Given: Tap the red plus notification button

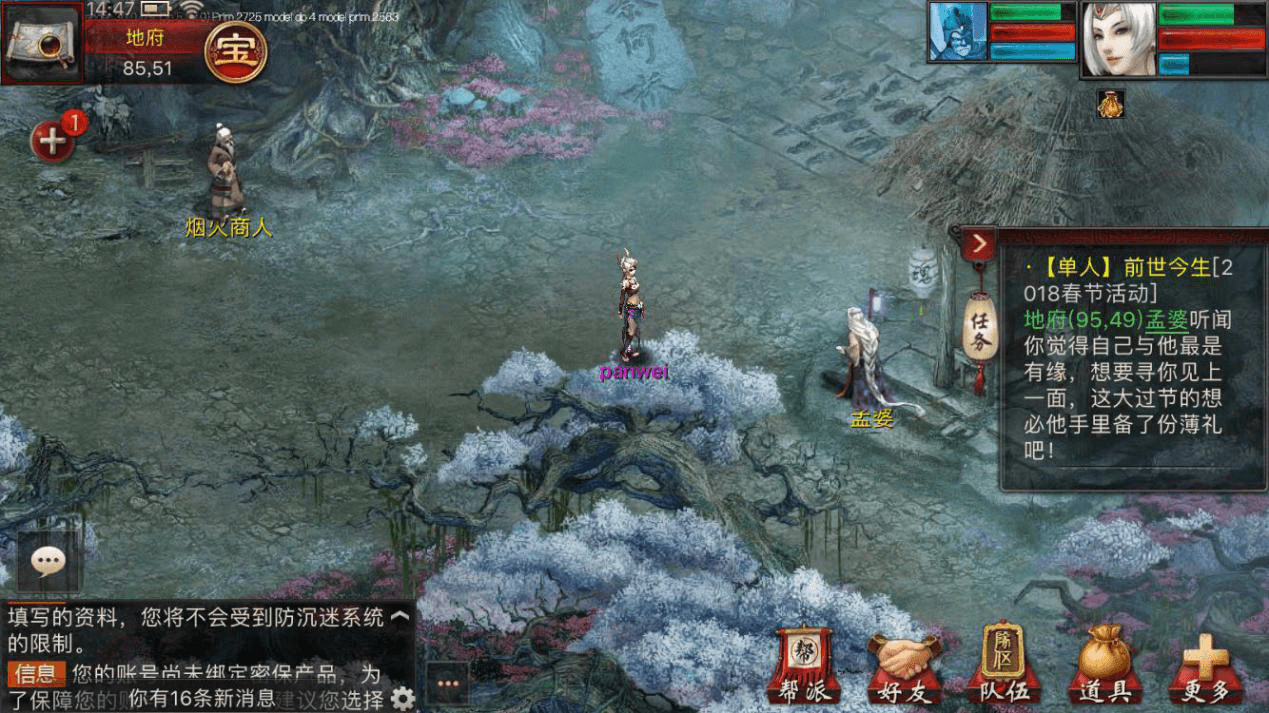Looking at the screenshot, I should (52, 141).
